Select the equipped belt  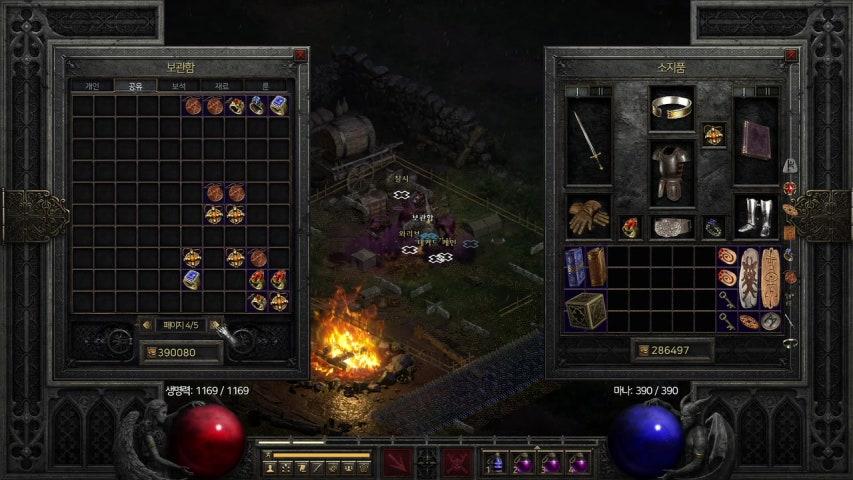point(672,227)
